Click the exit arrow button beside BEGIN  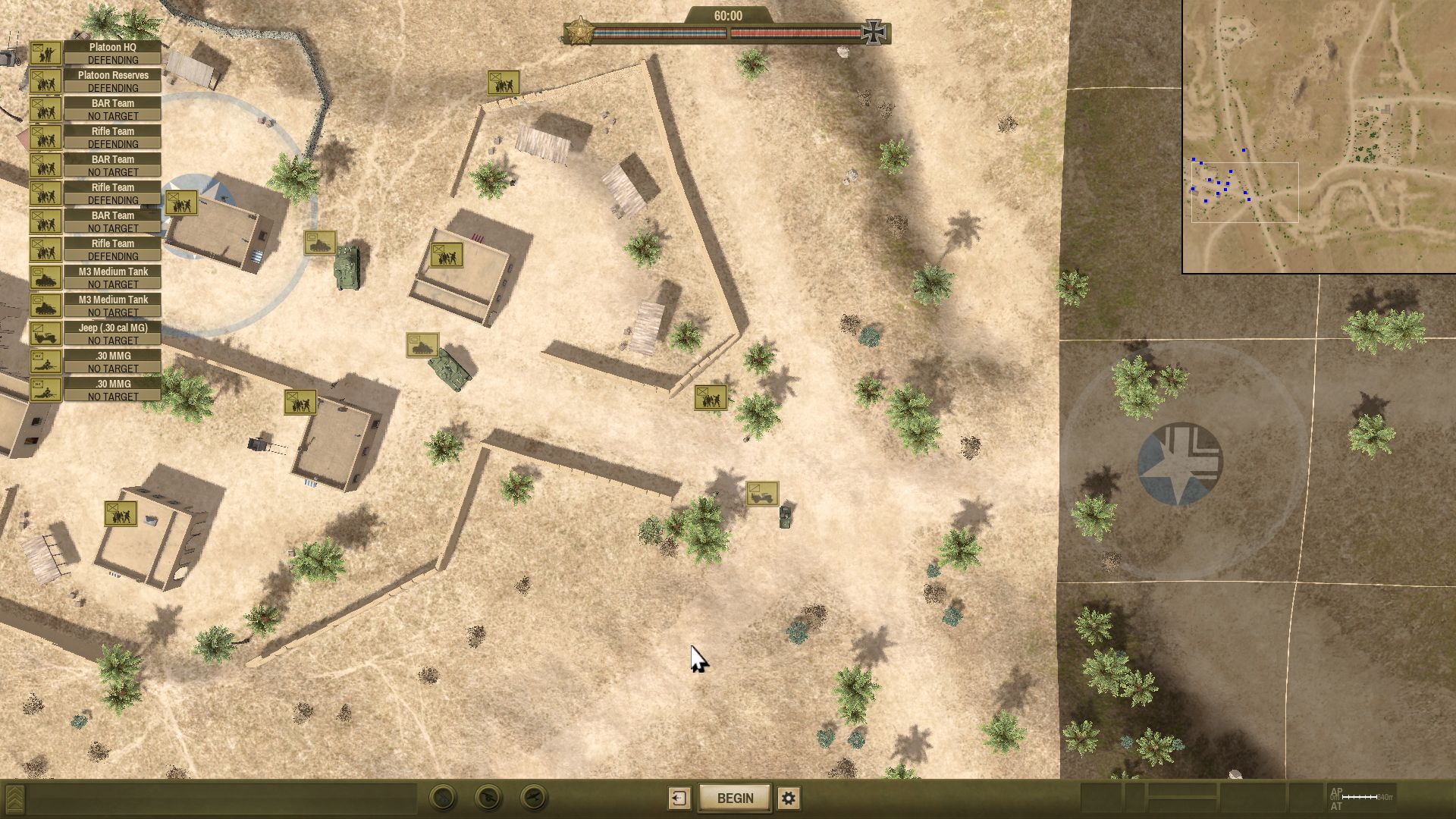679,798
